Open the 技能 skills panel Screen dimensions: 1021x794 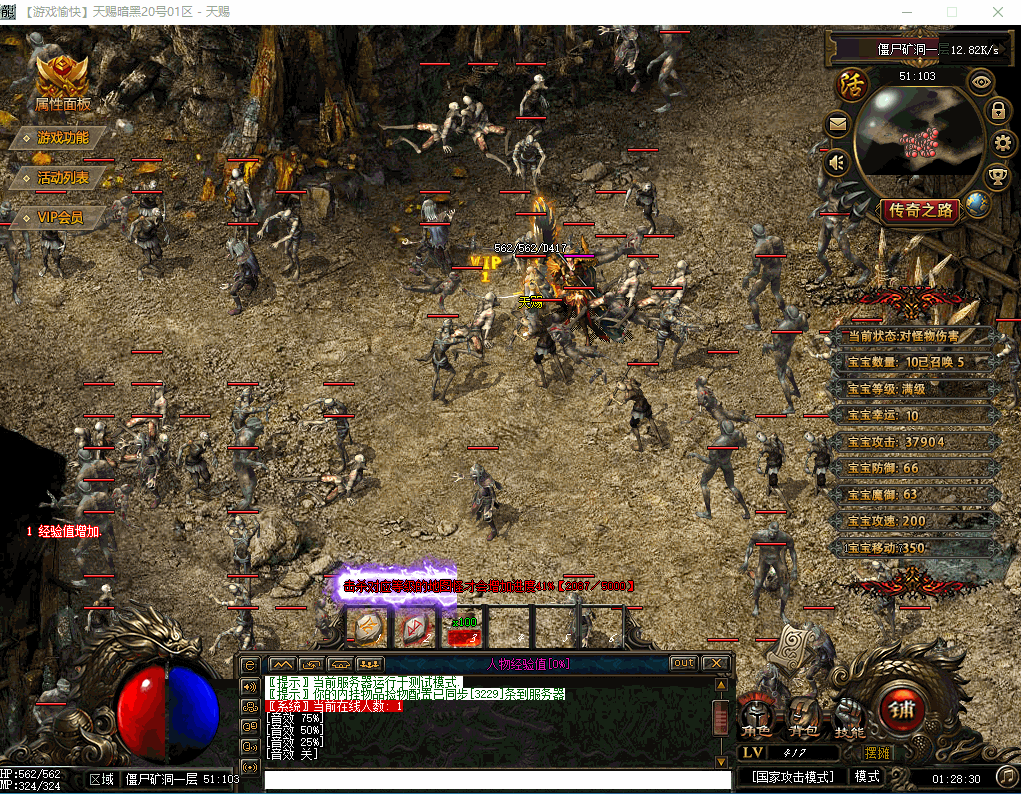point(849,719)
